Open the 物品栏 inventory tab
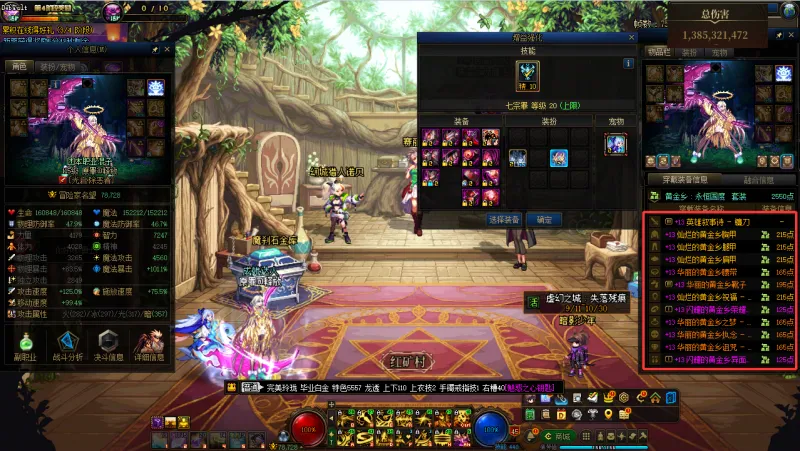Image resolution: width=800 pixels, height=451 pixels. (x=658, y=51)
